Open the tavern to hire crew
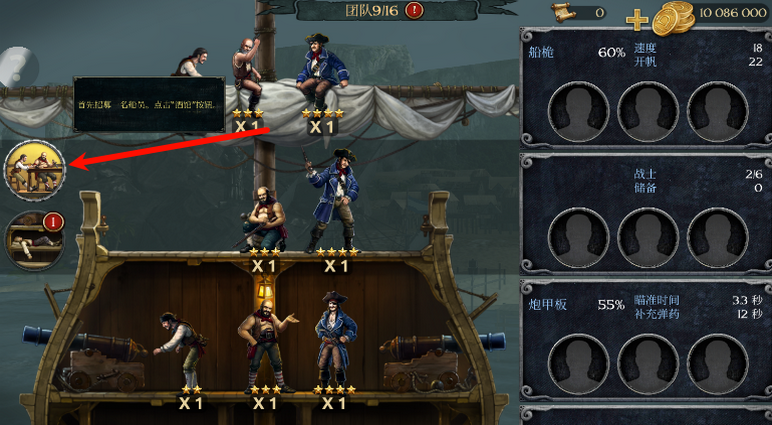772x425 pixels. coord(34,170)
